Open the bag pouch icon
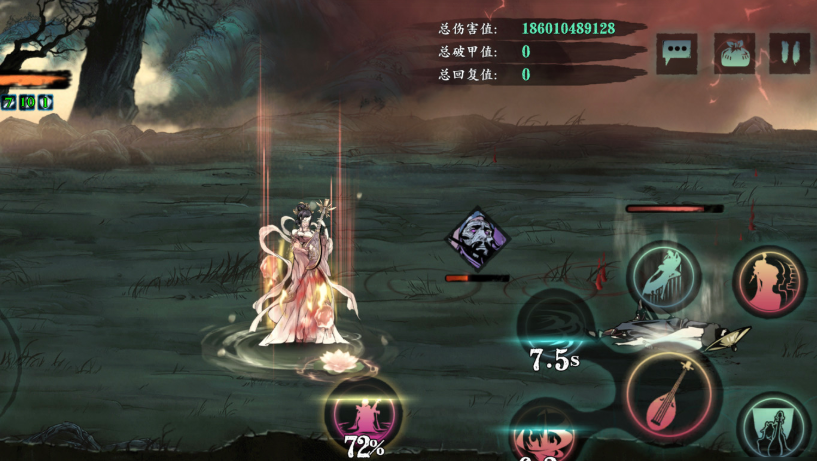The width and height of the screenshot is (817, 461). (734, 53)
